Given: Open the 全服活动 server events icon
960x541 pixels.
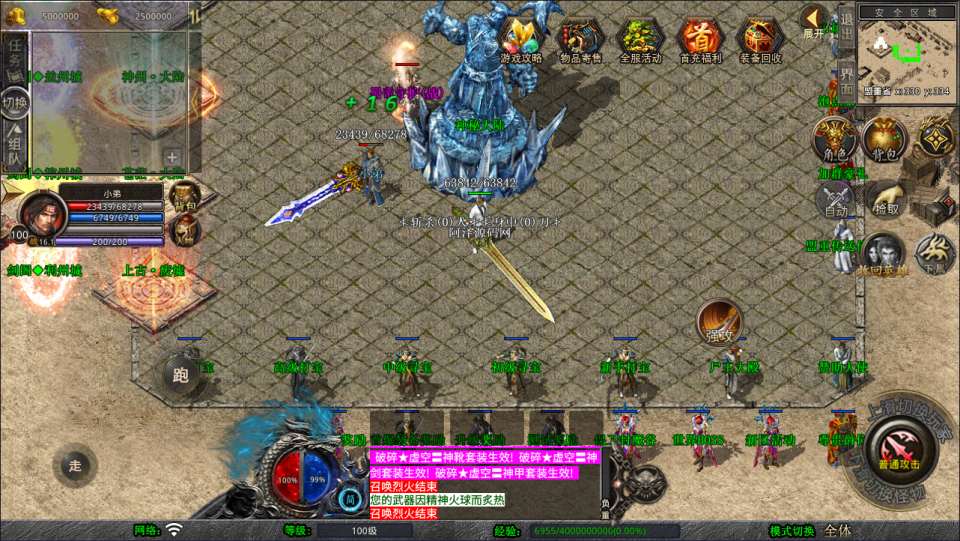Looking at the screenshot, I should (641, 39).
